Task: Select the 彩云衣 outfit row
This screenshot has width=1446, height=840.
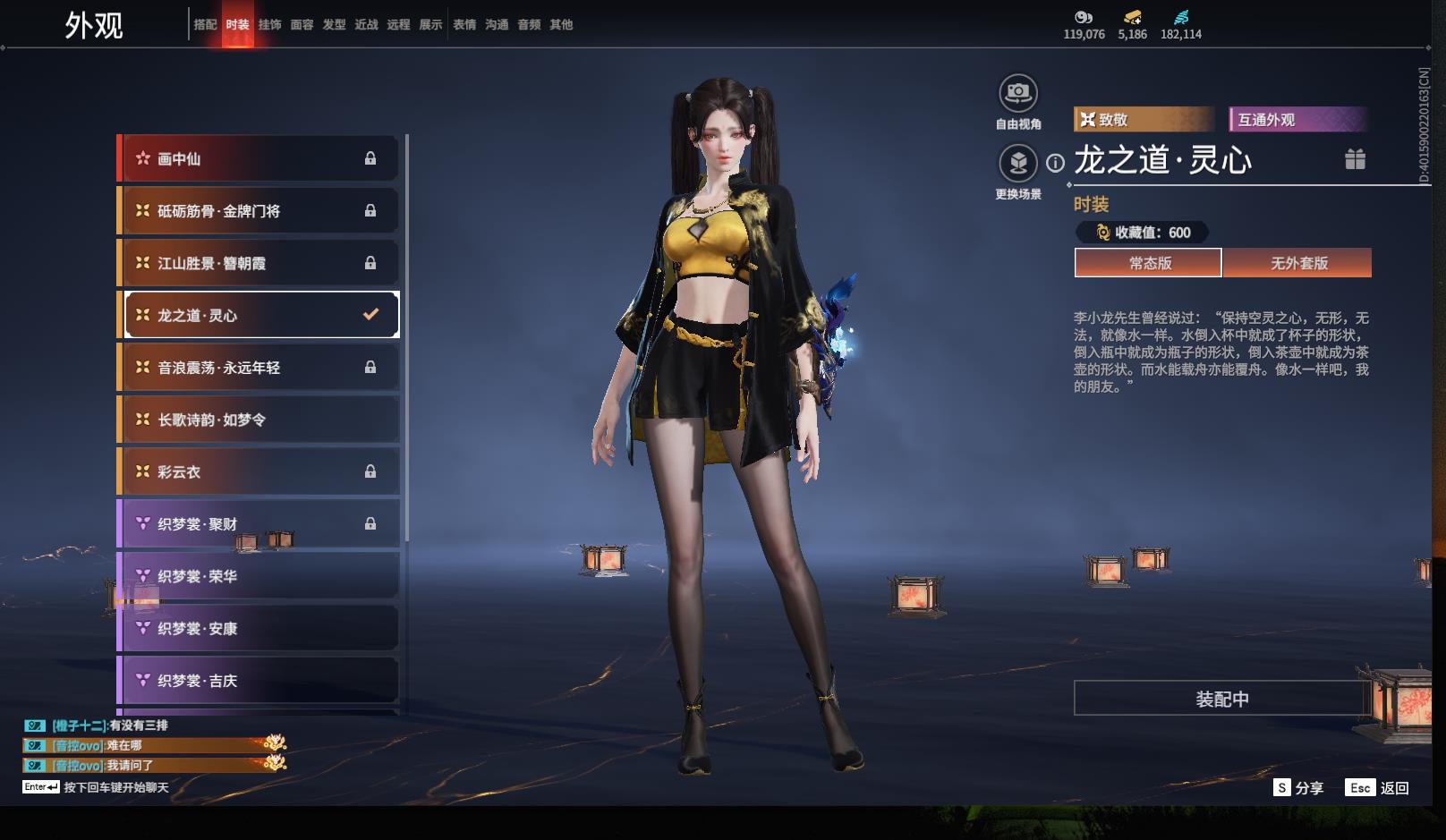Action: pos(259,471)
